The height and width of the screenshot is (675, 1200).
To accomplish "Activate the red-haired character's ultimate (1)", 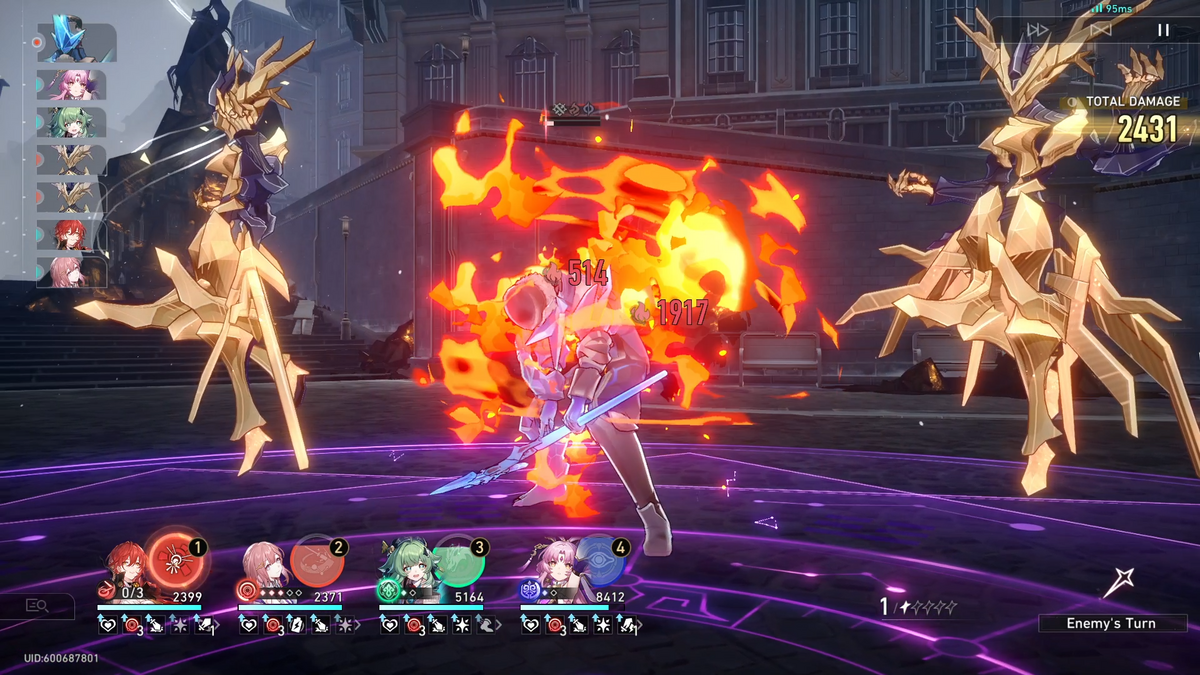I will point(178,562).
